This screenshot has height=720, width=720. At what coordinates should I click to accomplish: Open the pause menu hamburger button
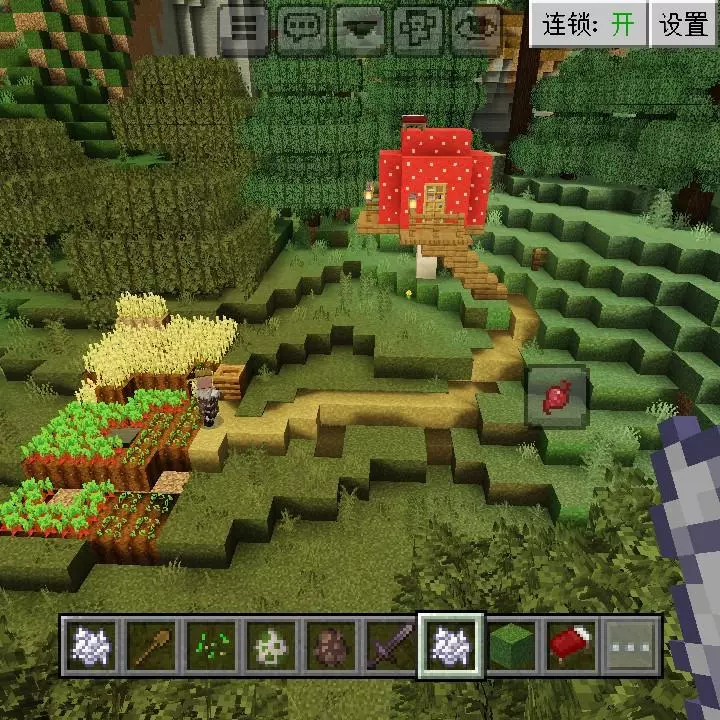244,29
